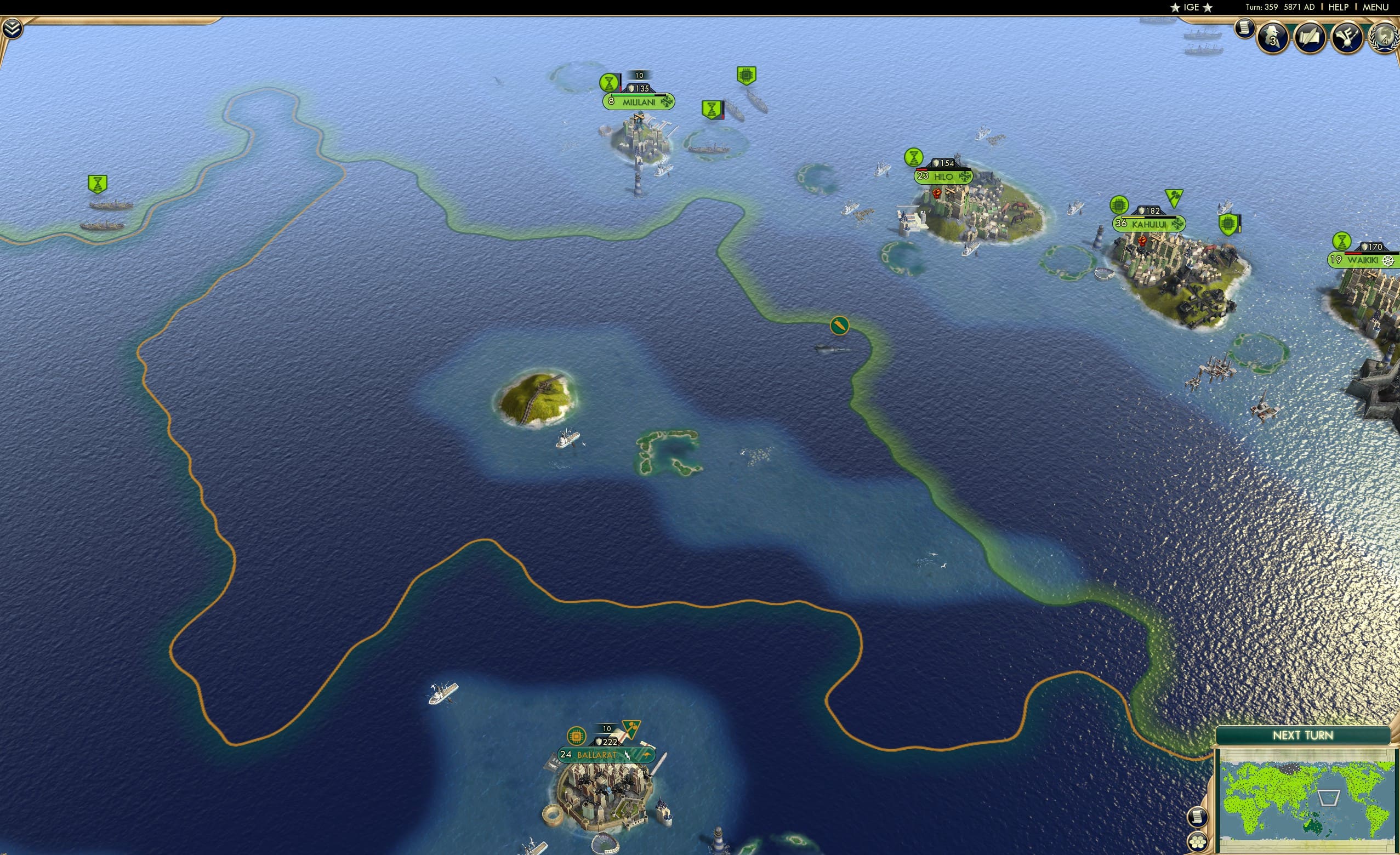
Task: Open the MENU item in the top bar
Action: click(x=1375, y=7)
